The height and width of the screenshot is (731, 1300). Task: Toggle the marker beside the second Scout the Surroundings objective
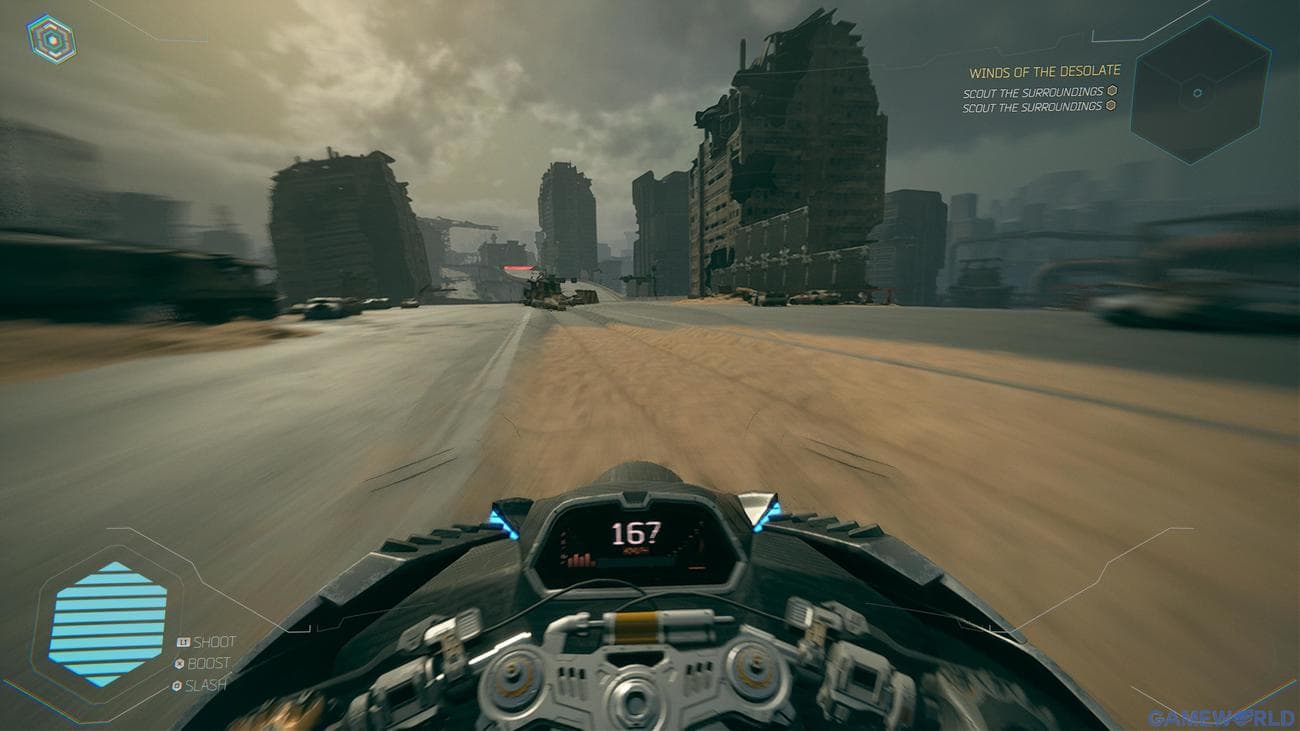click(x=1112, y=104)
